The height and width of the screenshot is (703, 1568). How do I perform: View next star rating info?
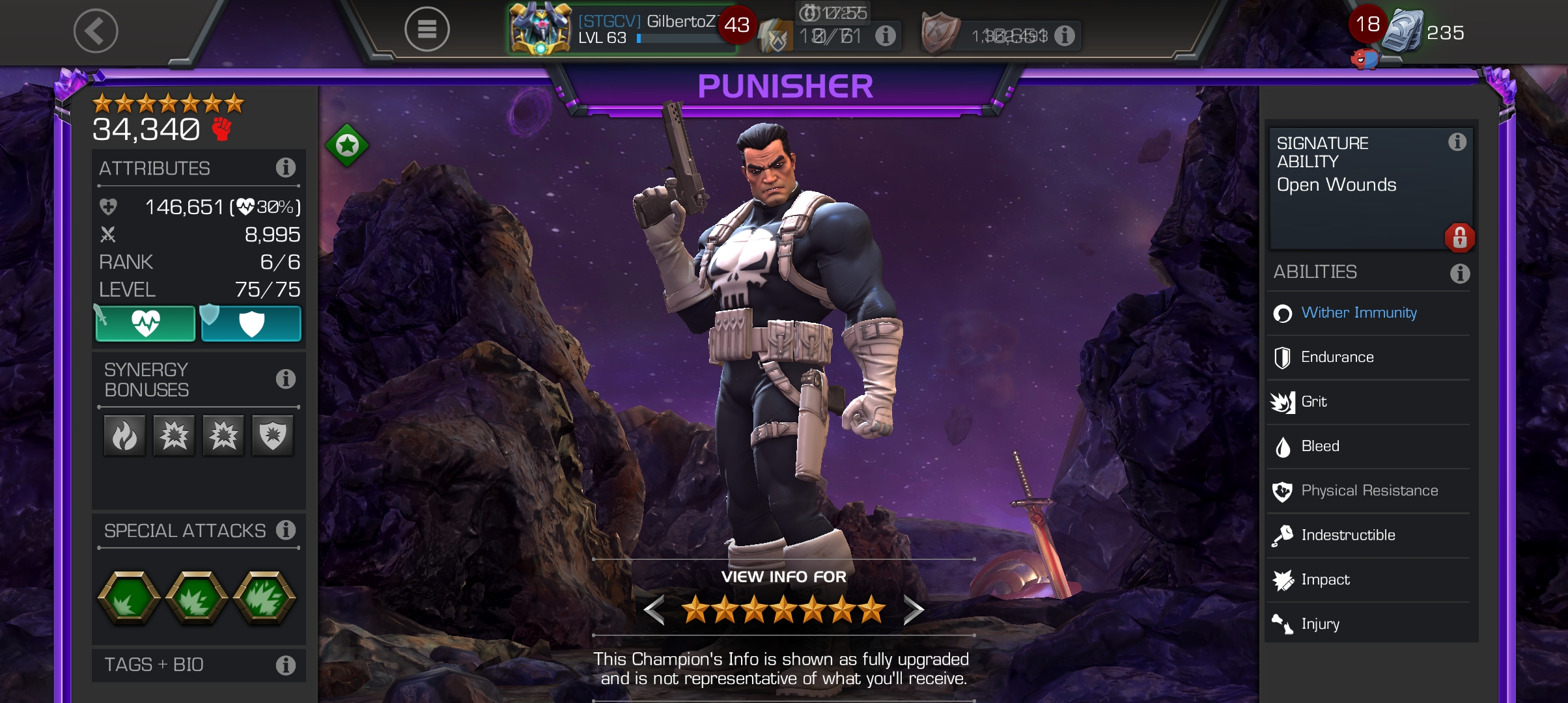coord(913,610)
